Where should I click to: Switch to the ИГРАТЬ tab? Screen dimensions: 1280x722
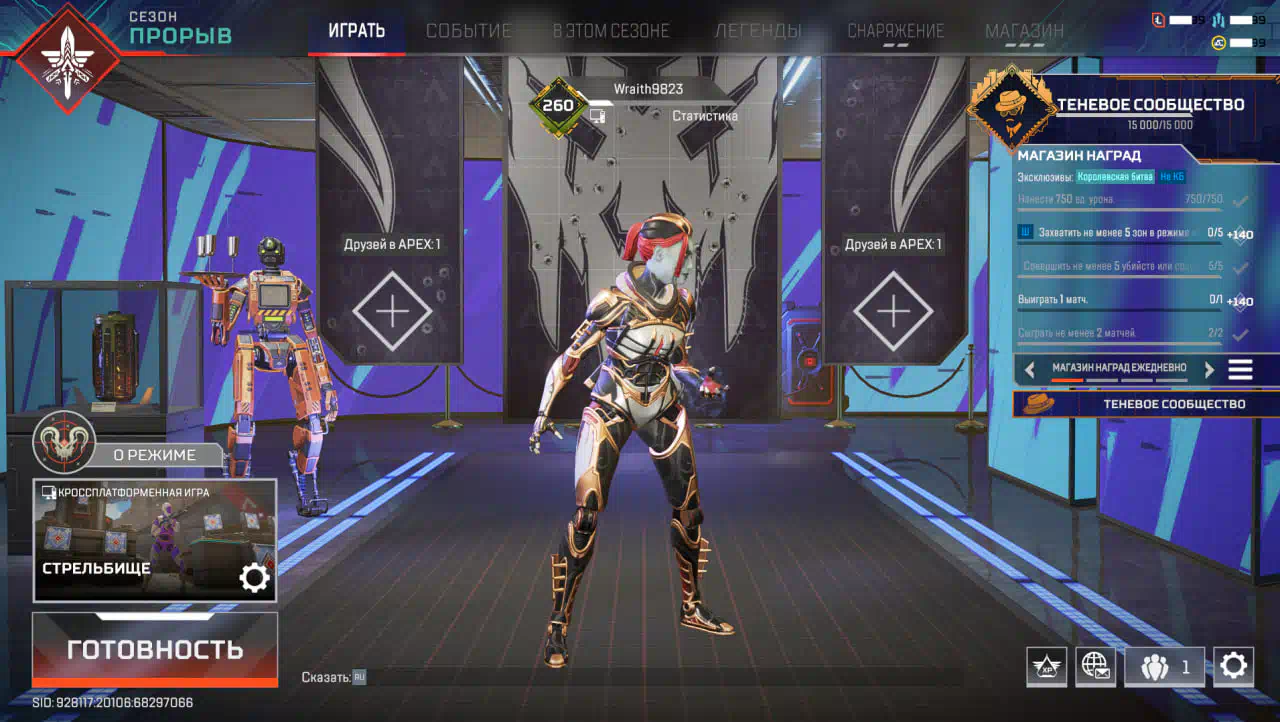pyautogui.click(x=356, y=31)
